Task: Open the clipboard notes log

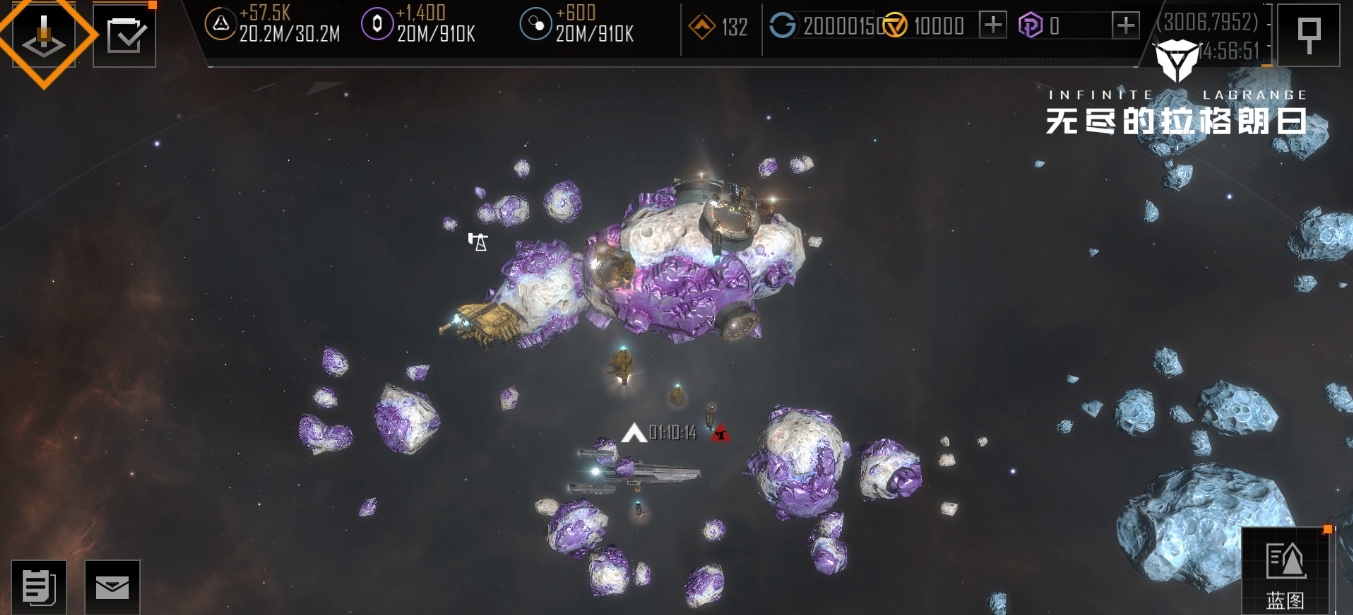Action: (39, 587)
